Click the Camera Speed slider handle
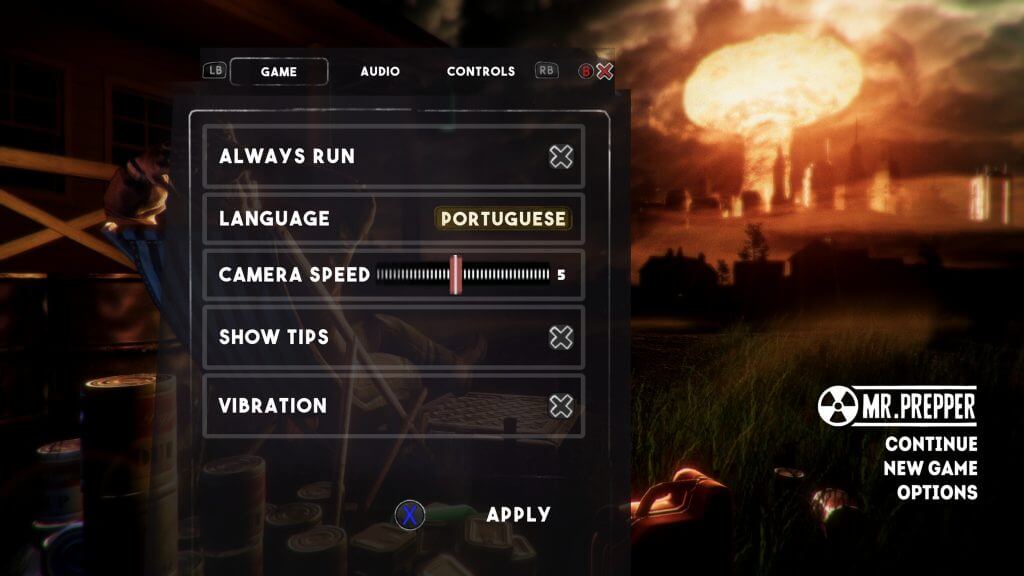1024x576 pixels. coord(455,274)
